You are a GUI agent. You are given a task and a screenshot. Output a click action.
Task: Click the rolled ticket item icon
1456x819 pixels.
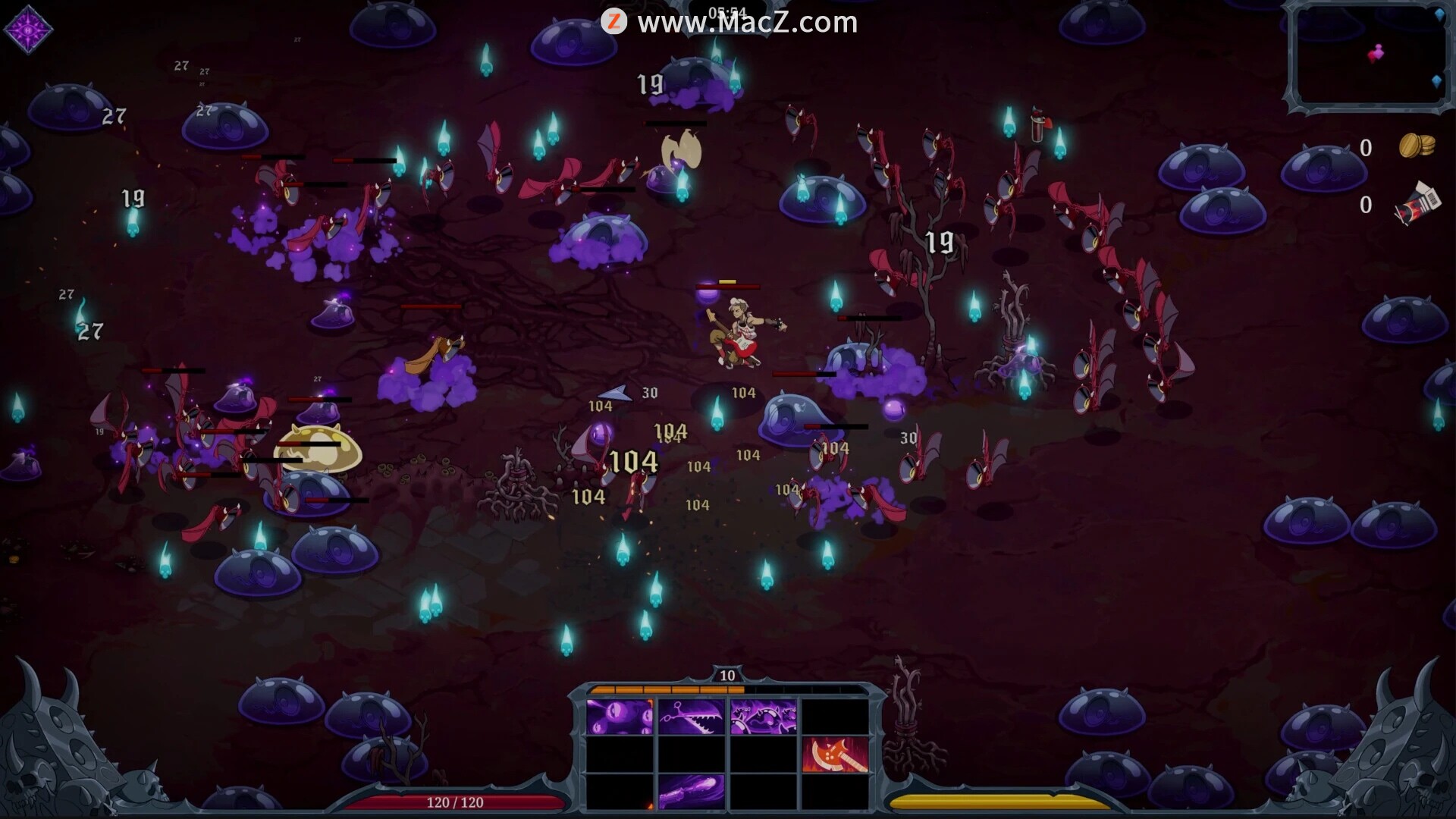point(1417,203)
